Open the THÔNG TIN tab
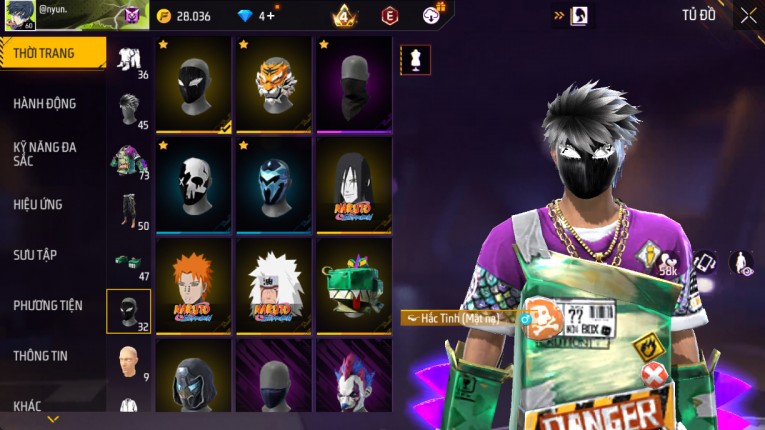Image resolution: width=765 pixels, height=430 pixels. pyautogui.click(x=42, y=355)
